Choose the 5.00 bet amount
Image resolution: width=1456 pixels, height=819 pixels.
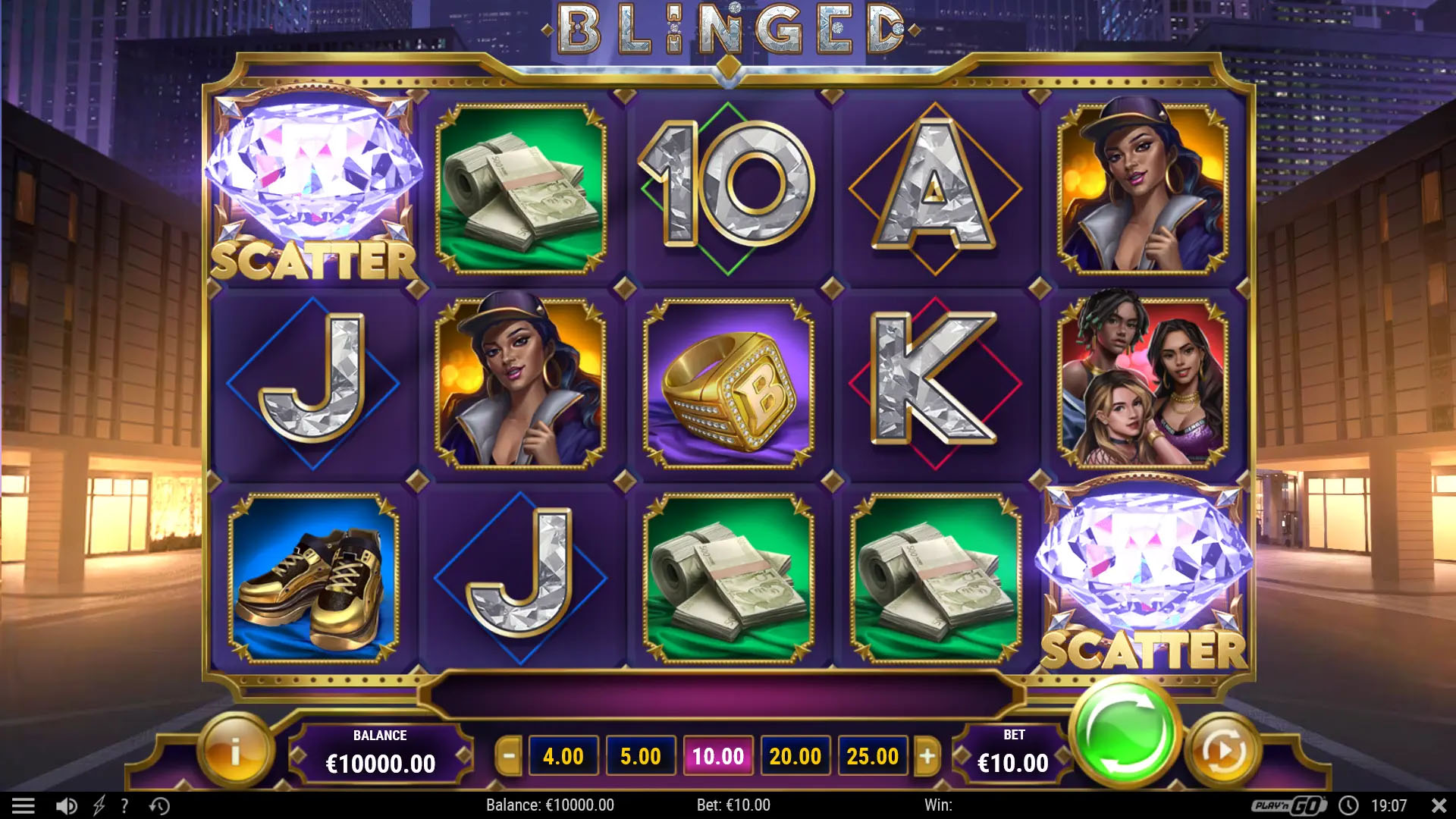640,756
